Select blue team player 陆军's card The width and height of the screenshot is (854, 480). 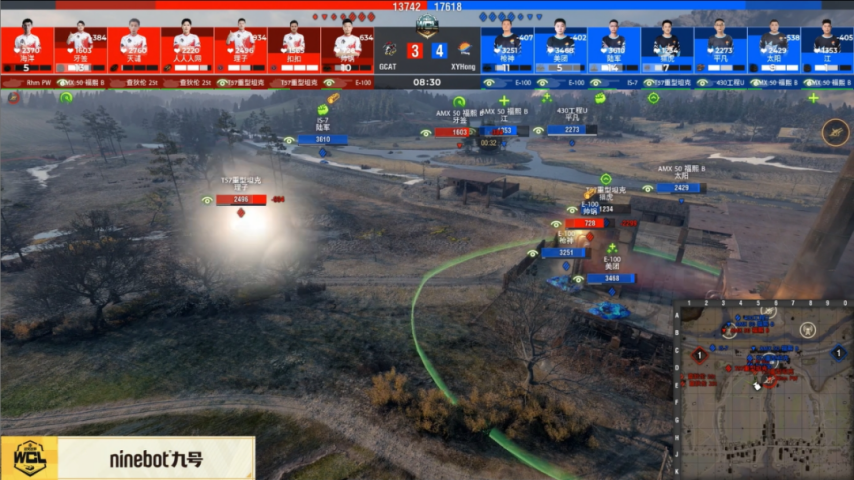[614, 47]
